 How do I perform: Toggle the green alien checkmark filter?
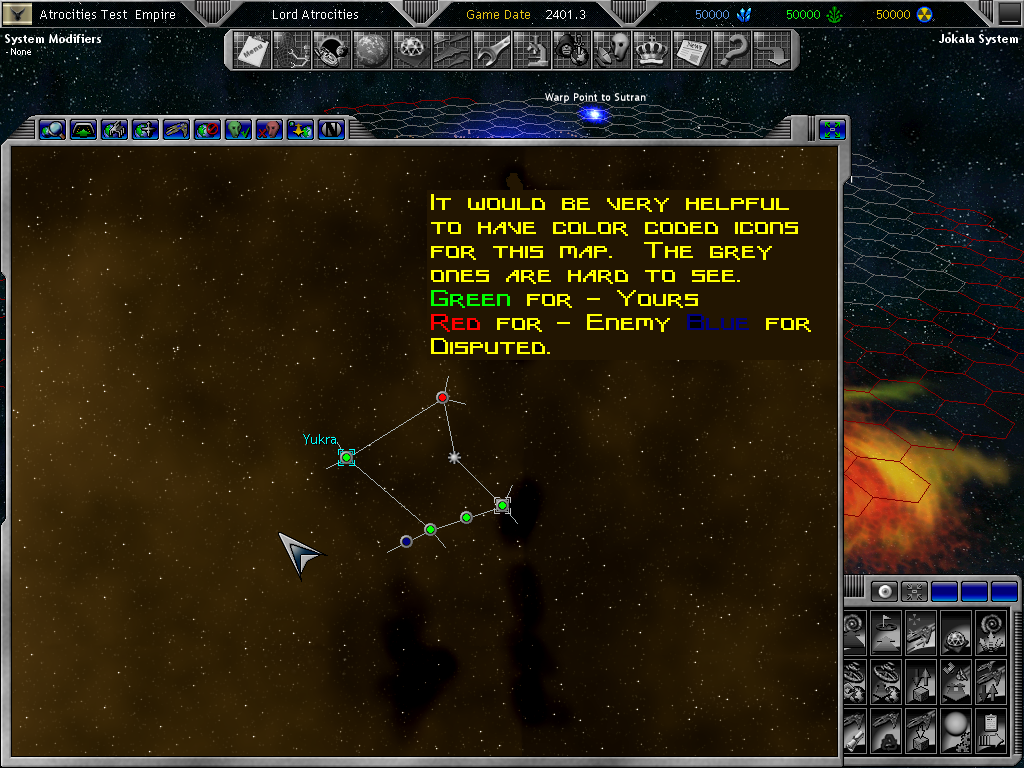pyautogui.click(x=238, y=129)
